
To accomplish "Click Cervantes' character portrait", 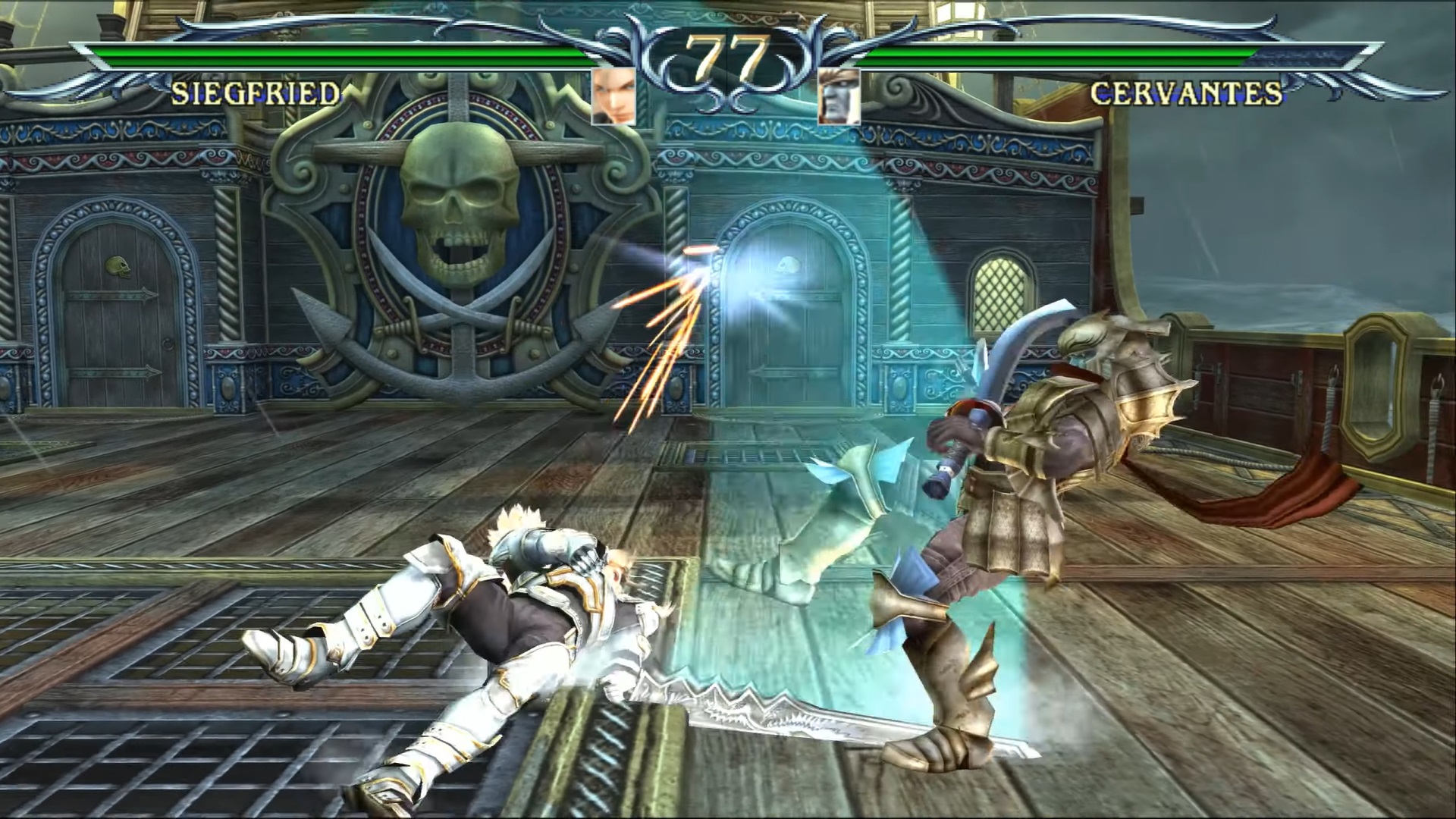I will coord(839,96).
